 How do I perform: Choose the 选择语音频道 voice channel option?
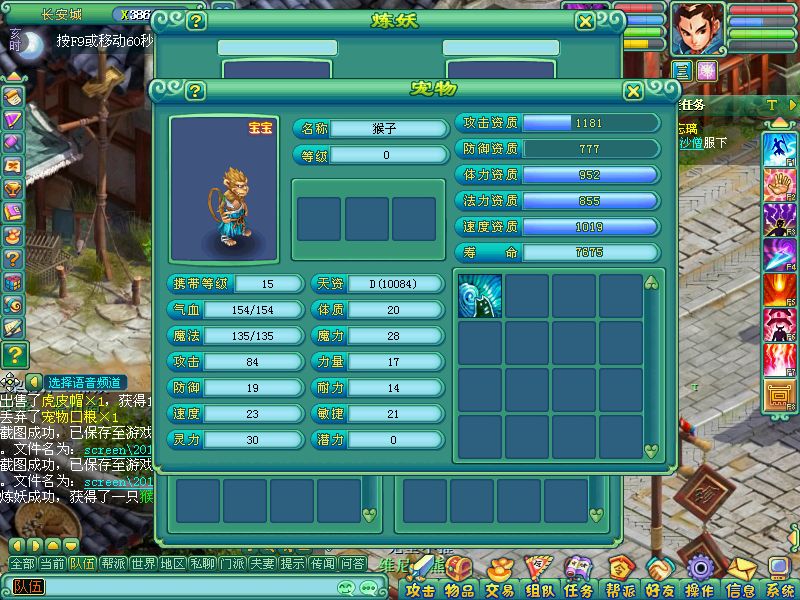[x=84, y=382]
